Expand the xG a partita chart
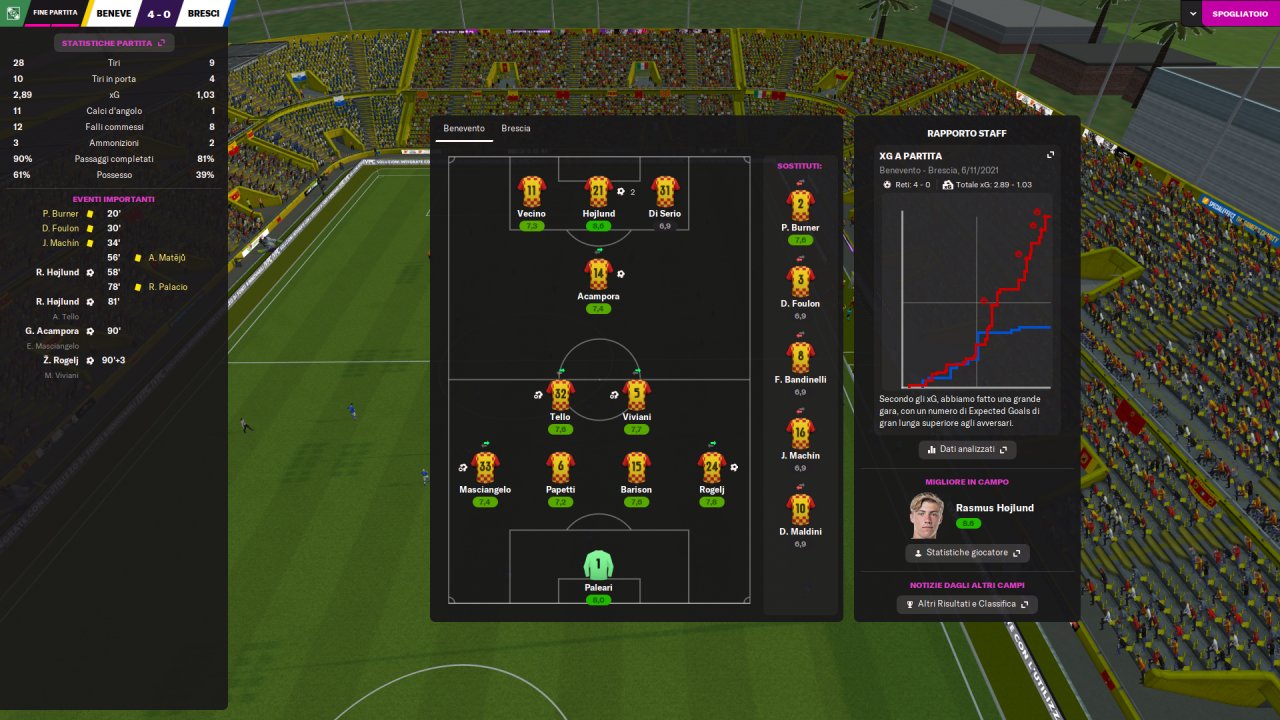The width and height of the screenshot is (1280, 720). pos(1050,155)
